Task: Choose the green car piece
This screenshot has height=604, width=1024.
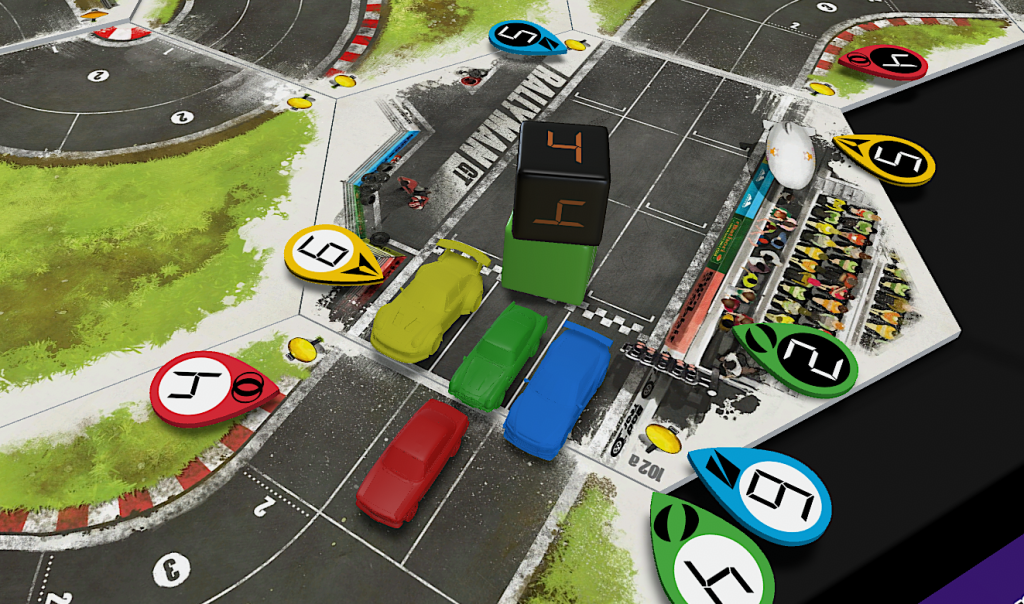Action: [499, 355]
